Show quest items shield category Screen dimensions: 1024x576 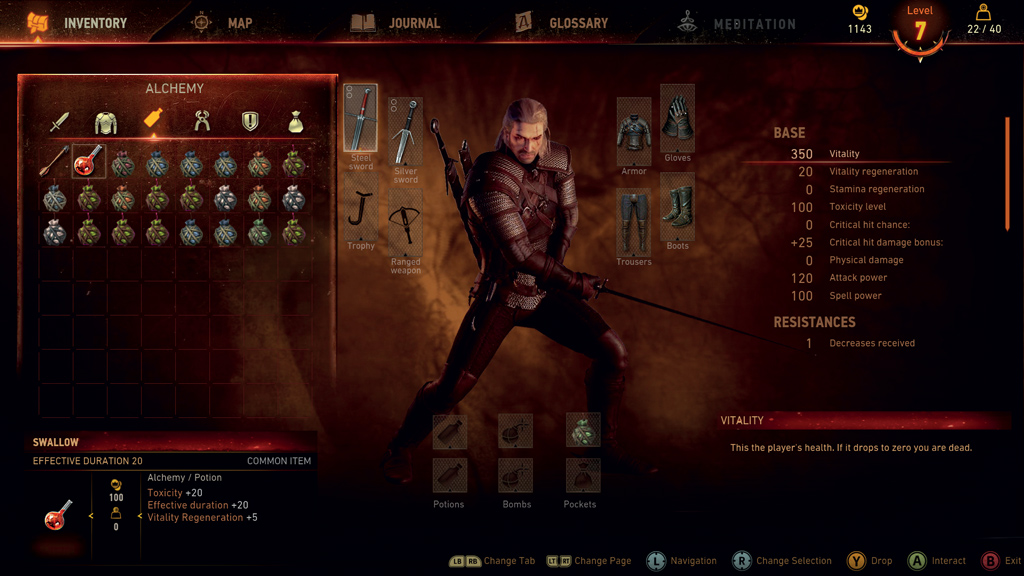[x=250, y=122]
